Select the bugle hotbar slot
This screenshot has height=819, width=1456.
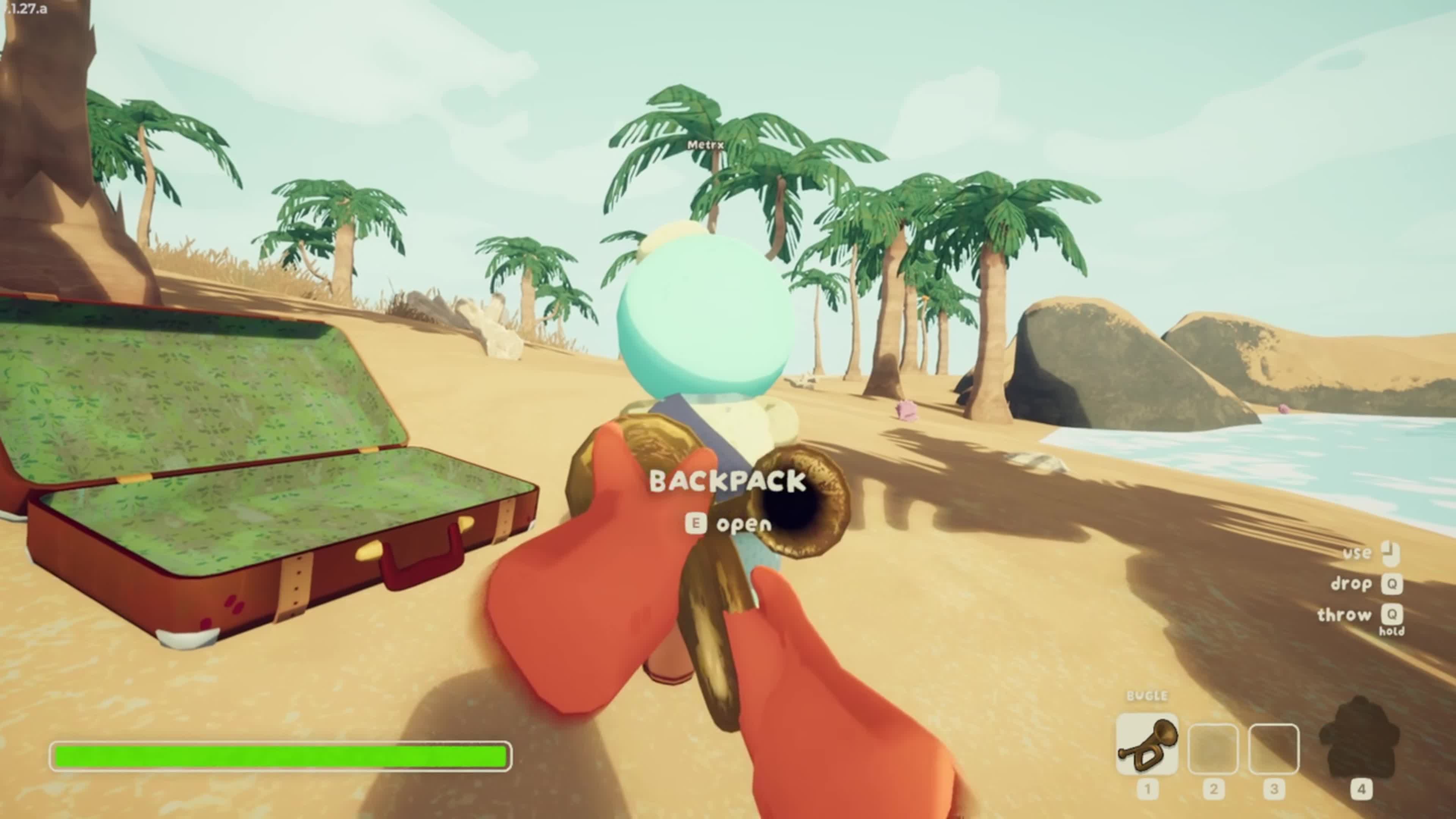pyautogui.click(x=1147, y=744)
